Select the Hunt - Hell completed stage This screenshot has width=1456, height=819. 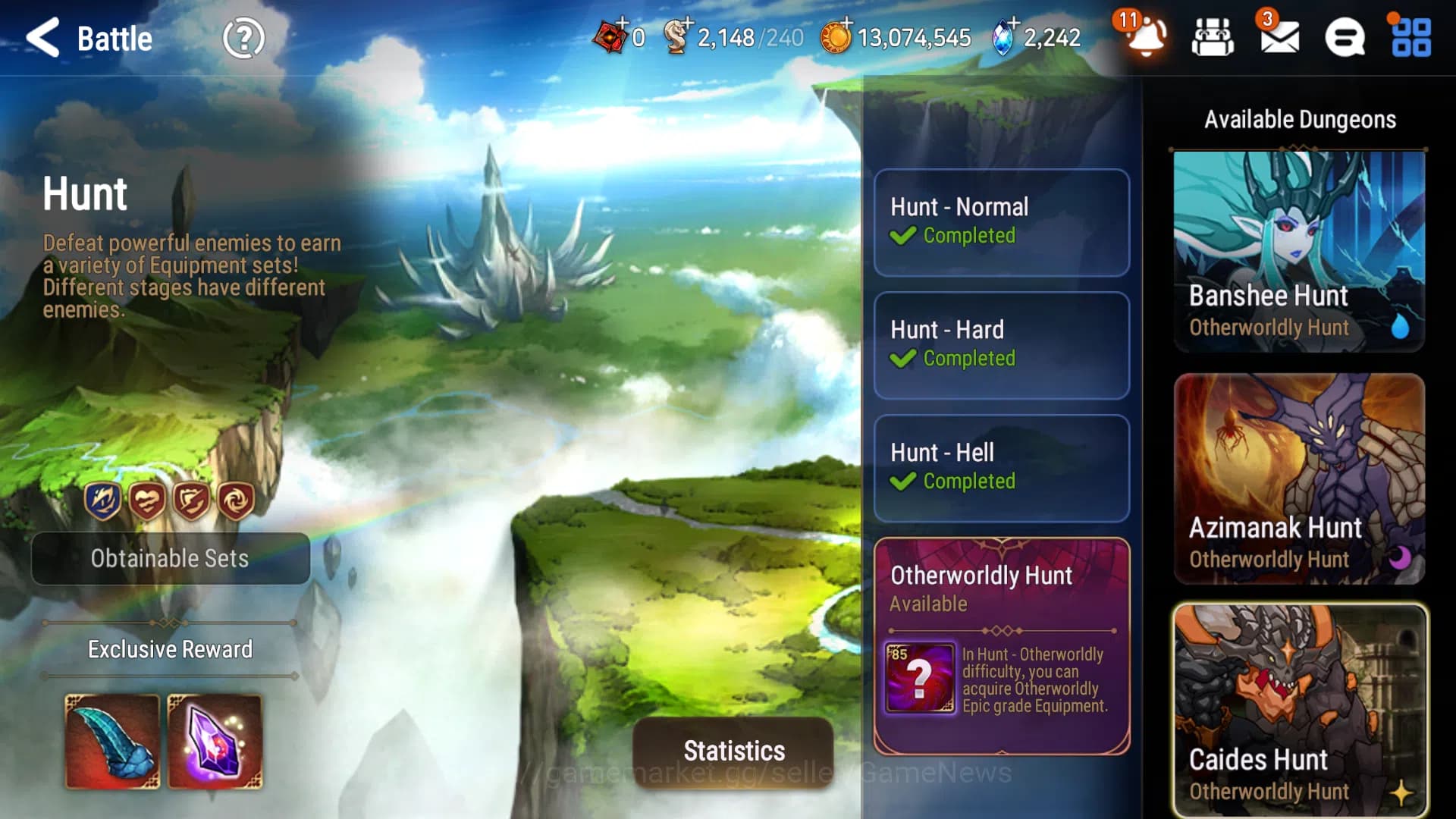click(x=1001, y=468)
